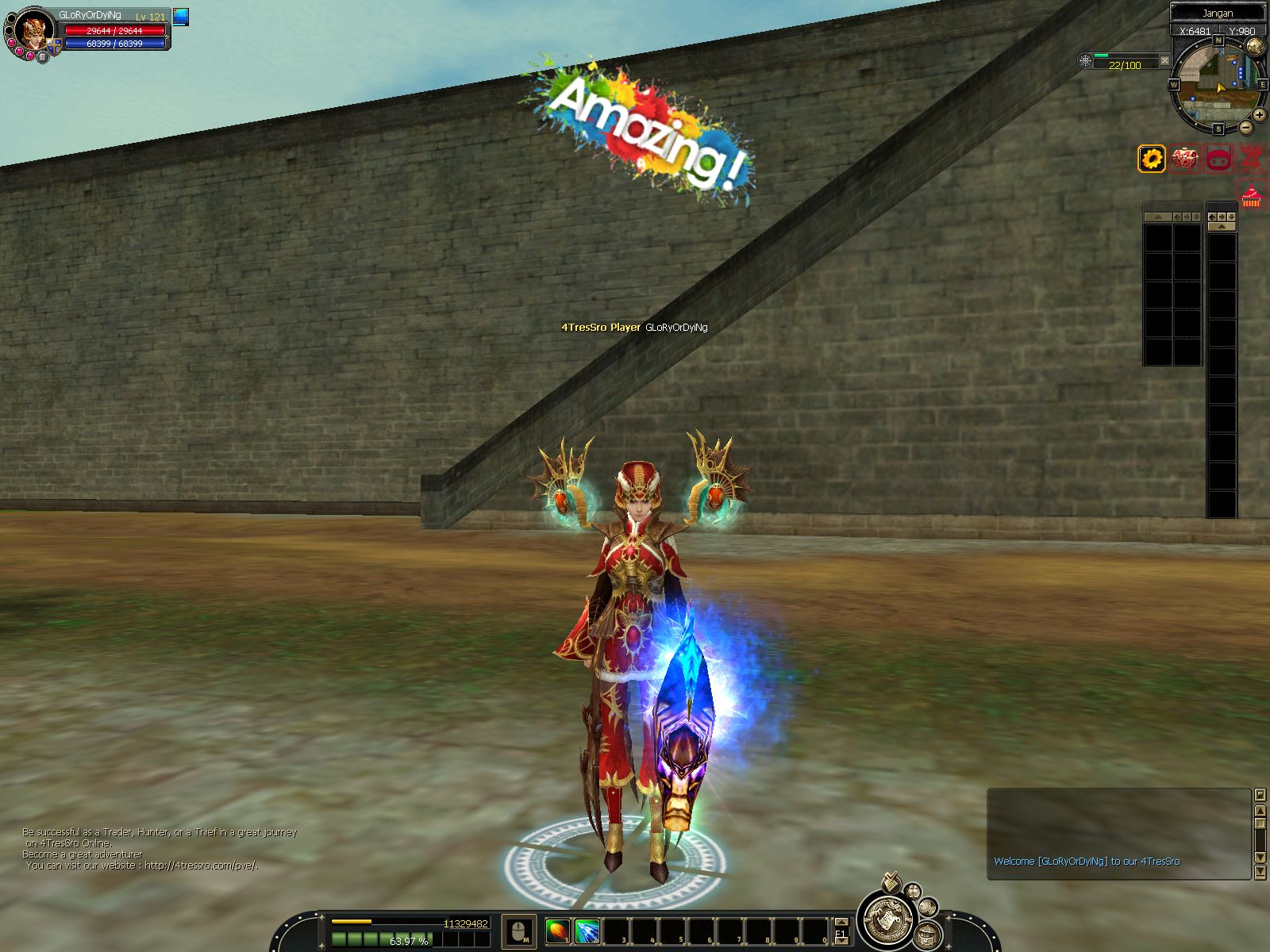Activate the fireball skill in slot 1

(558, 931)
